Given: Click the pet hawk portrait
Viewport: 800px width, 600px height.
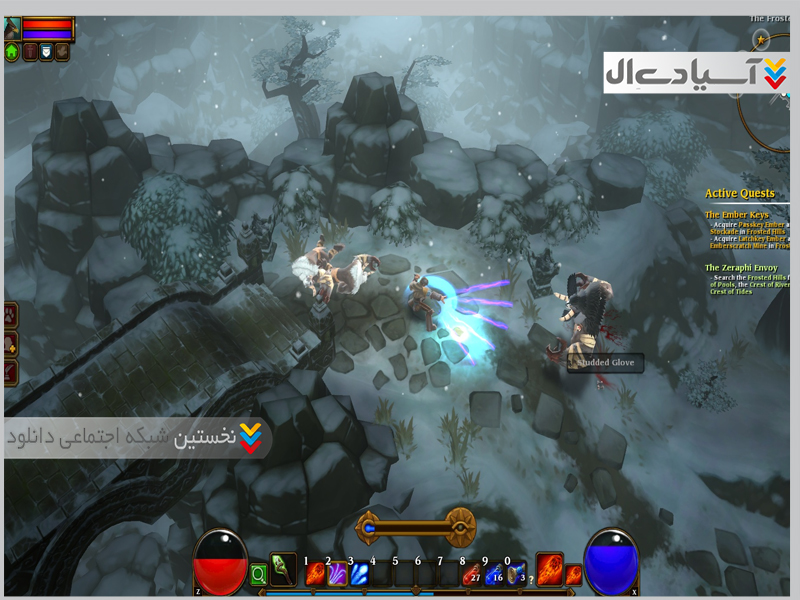Looking at the screenshot, I should pyautogui.click(x=12, y=27).
